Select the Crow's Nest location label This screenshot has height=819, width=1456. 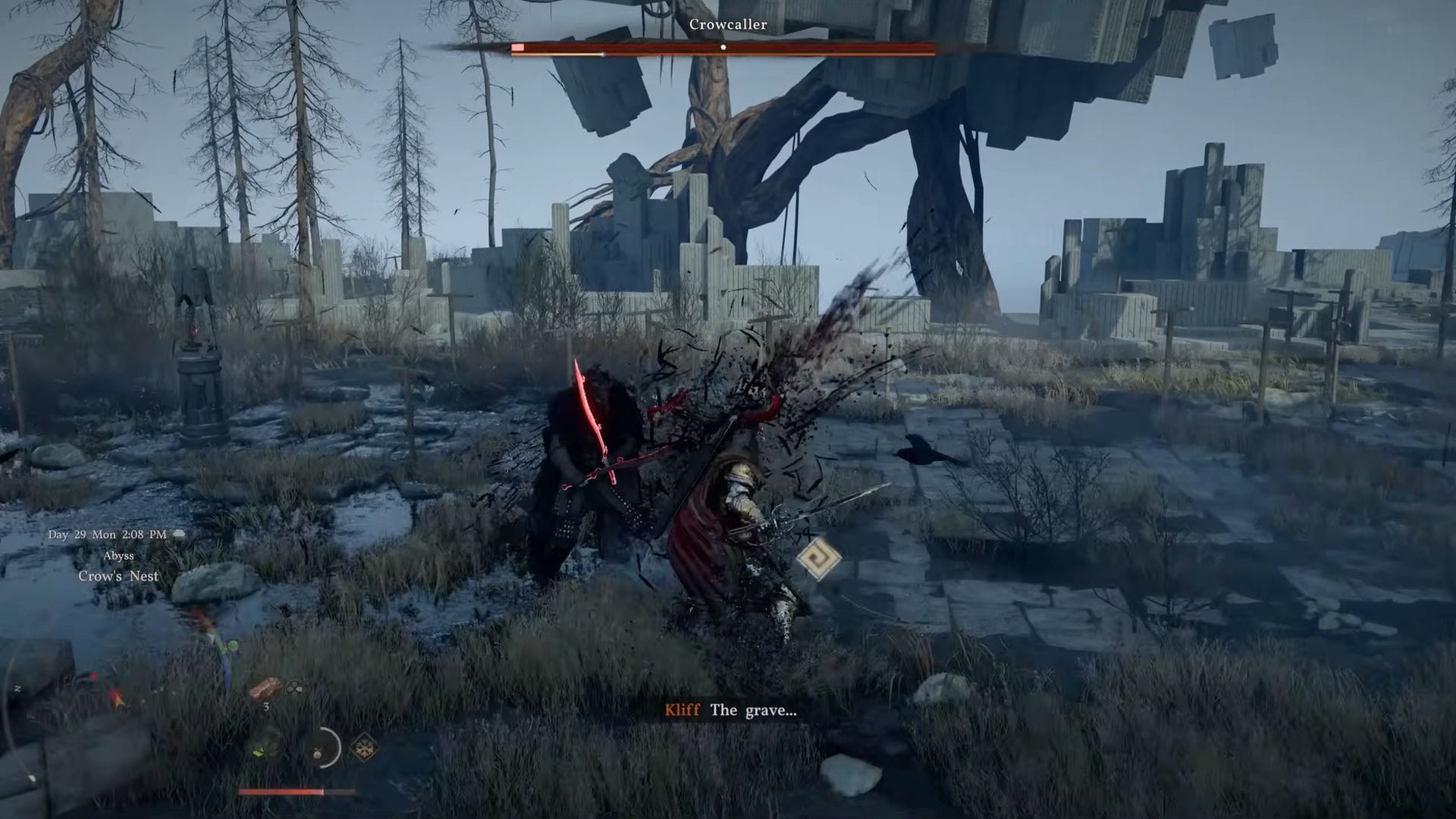(x=119, y=576)
